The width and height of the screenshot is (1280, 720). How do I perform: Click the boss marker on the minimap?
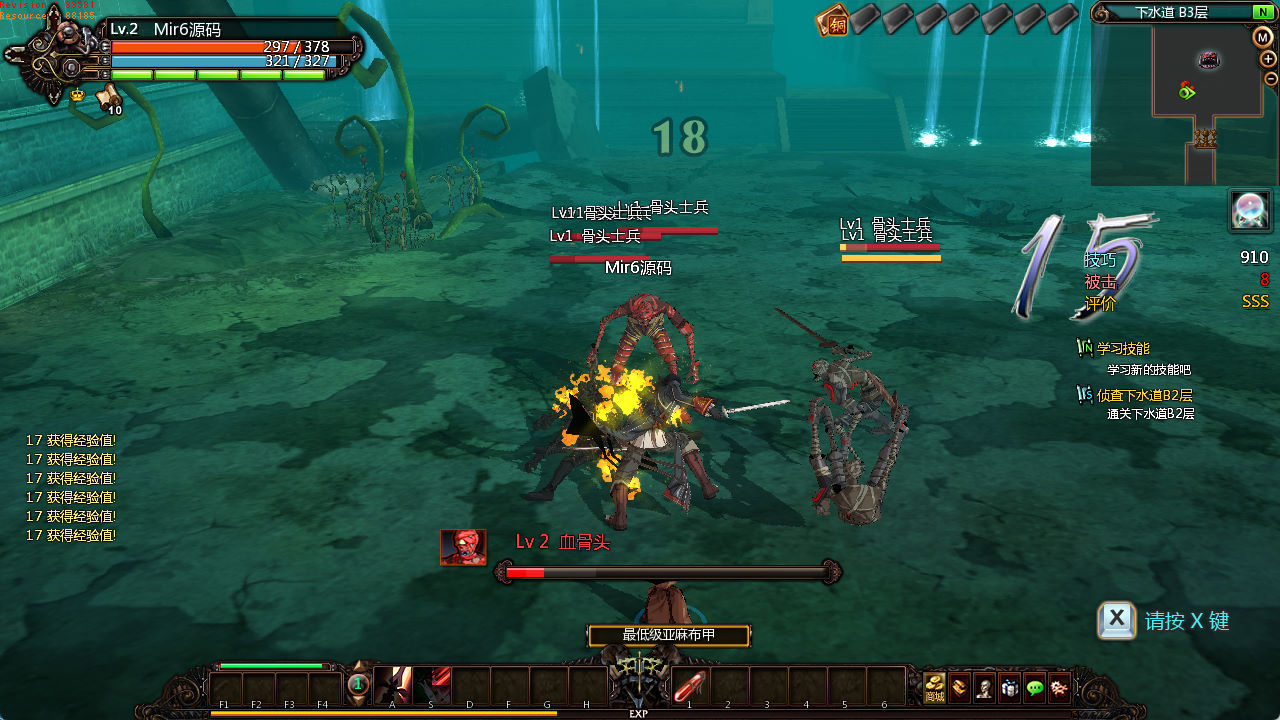(1209, 60)
